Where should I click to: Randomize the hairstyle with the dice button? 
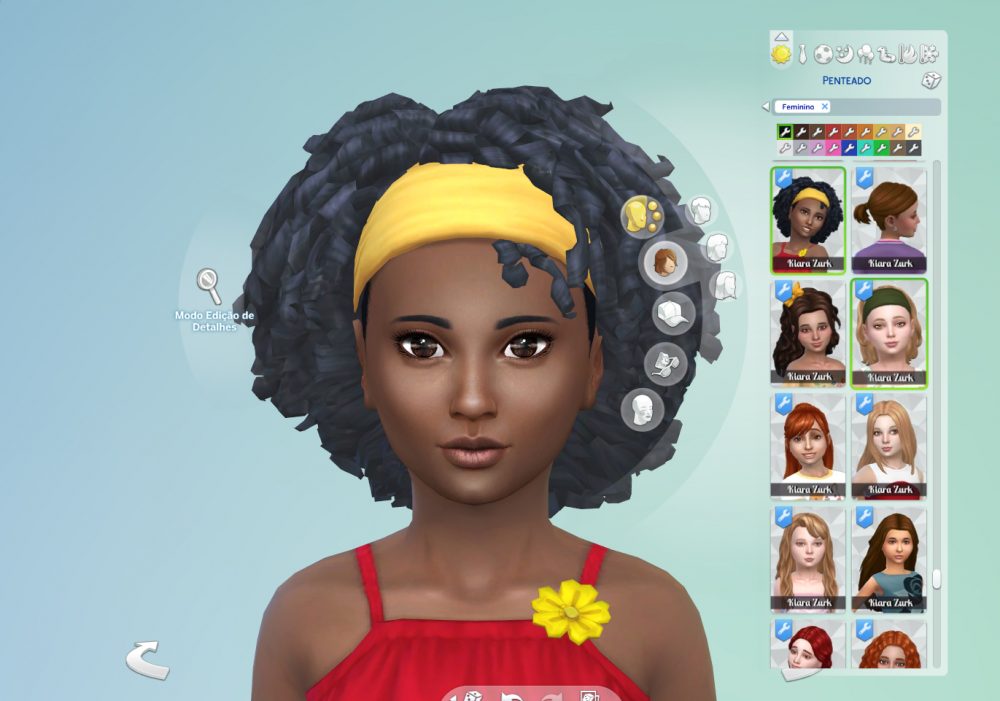click(929, 81)
